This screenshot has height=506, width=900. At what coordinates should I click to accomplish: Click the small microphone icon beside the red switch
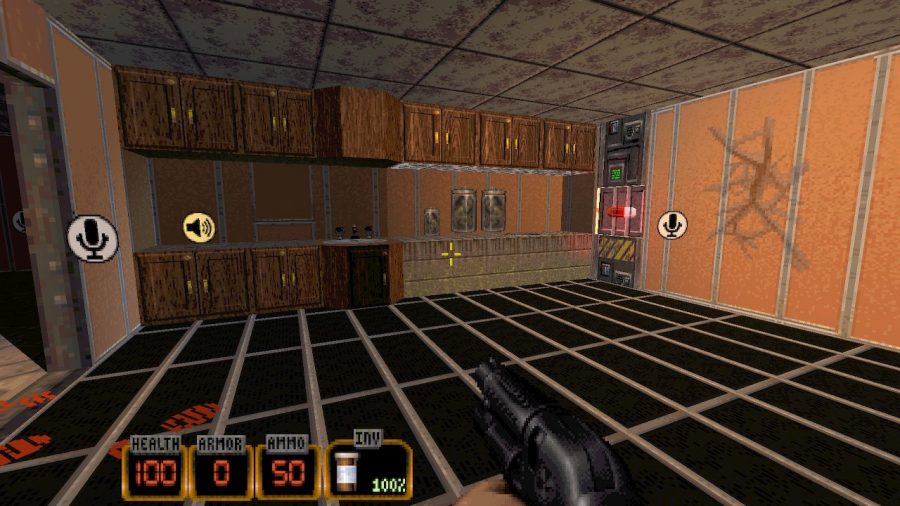click(x=672, y=225)
